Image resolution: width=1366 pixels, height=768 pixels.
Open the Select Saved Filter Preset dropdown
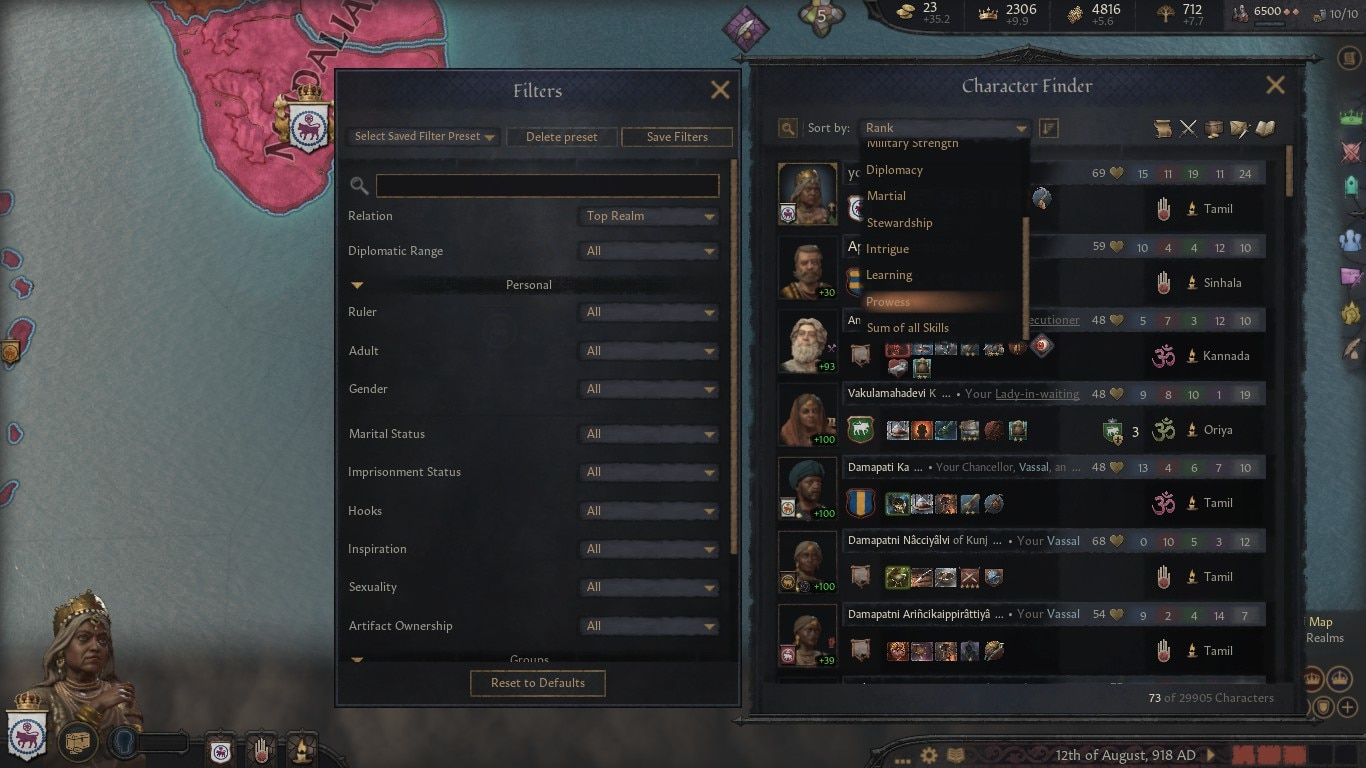[x=422, y=136]
